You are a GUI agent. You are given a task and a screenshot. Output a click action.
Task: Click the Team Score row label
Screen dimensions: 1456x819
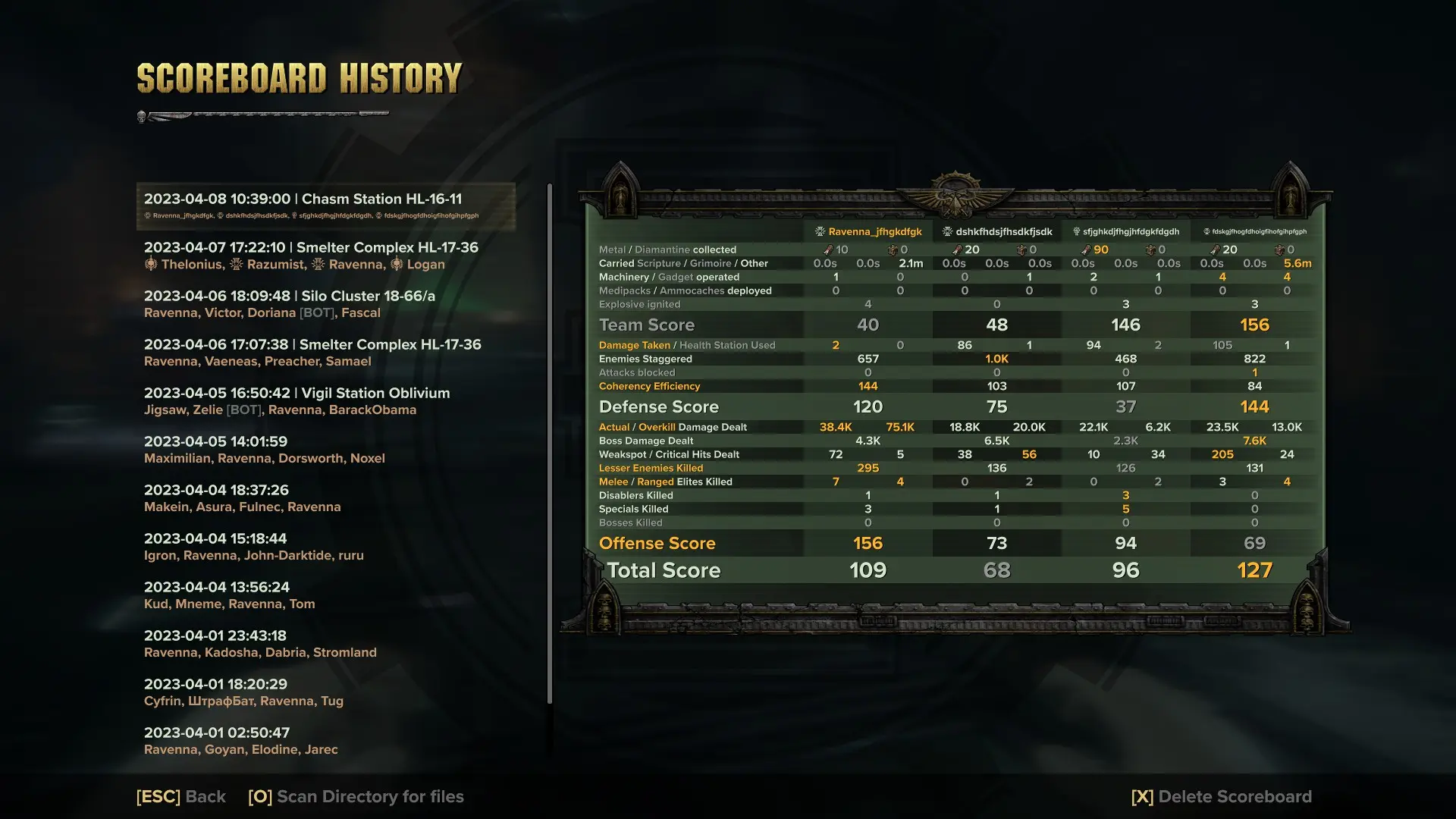(x=647, y=325)
